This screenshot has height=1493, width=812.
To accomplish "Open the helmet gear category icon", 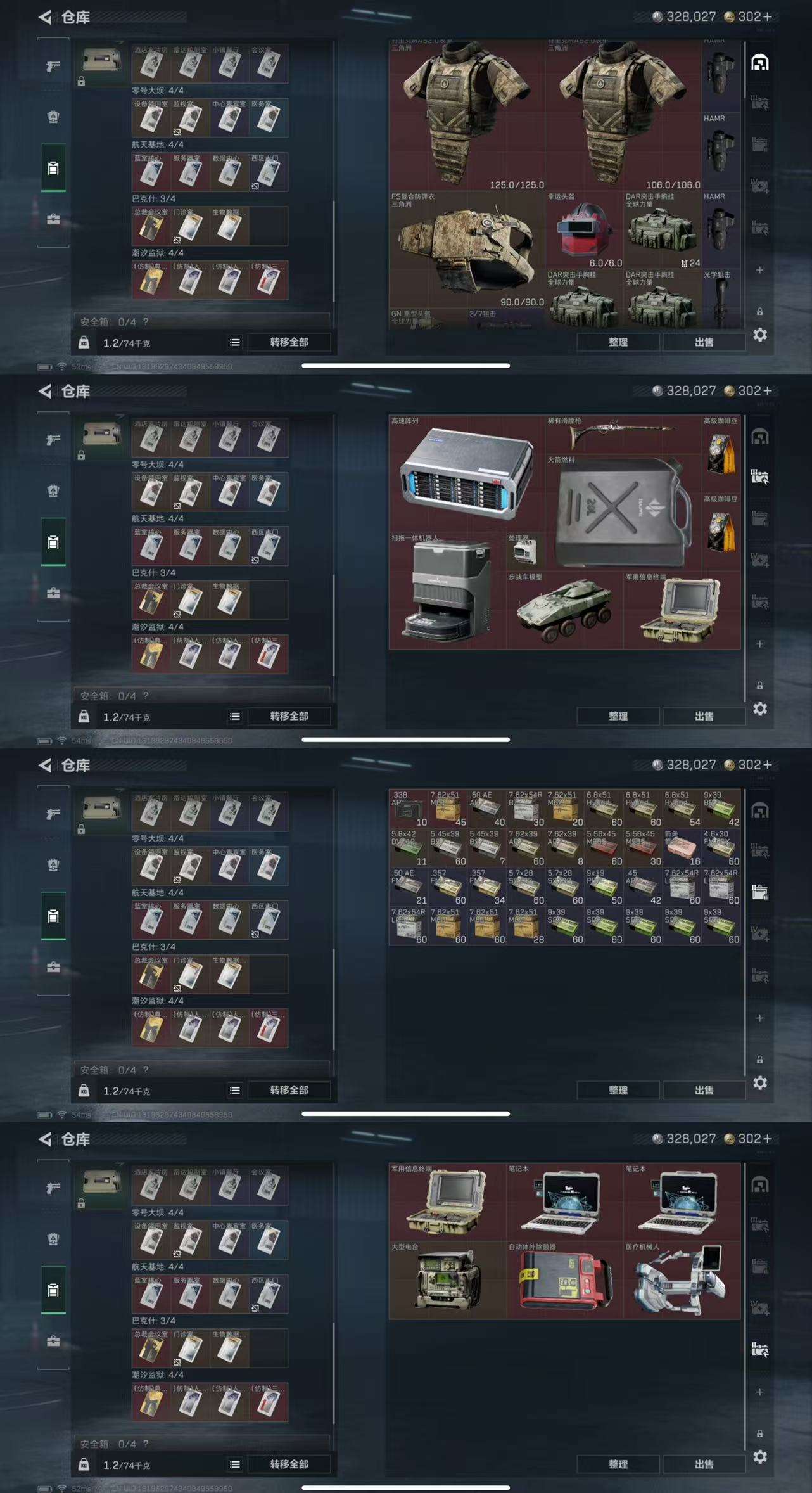I will point(54,119).
